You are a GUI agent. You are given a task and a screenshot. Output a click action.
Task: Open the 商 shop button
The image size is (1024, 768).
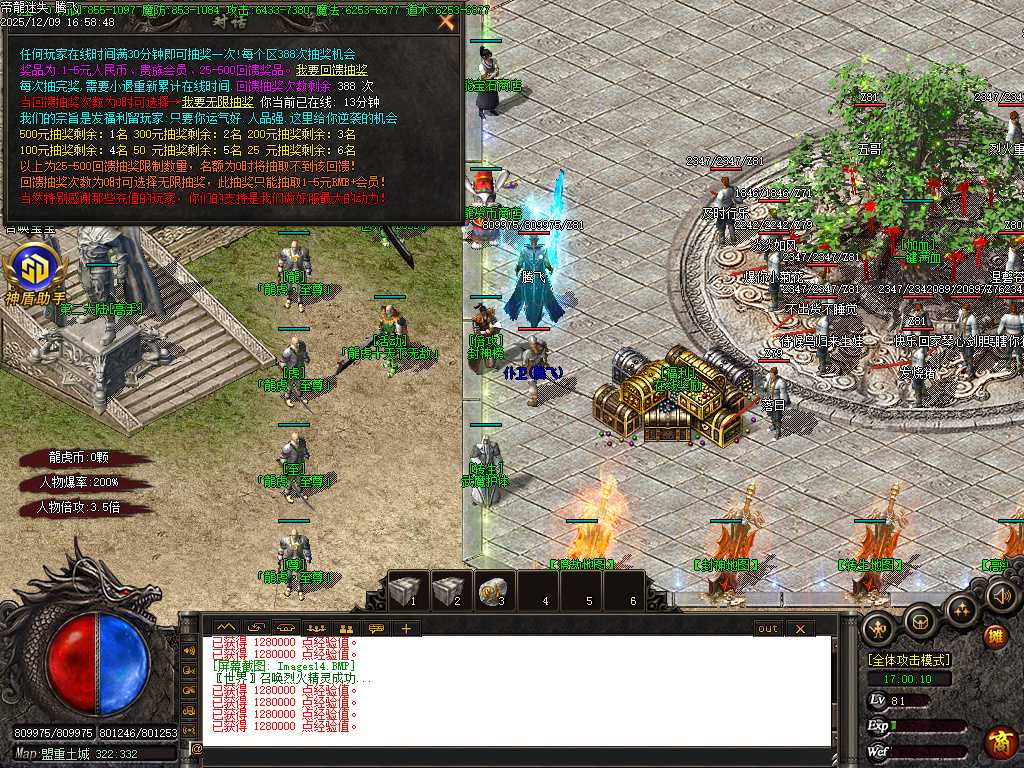click(x=1000, y=742)
